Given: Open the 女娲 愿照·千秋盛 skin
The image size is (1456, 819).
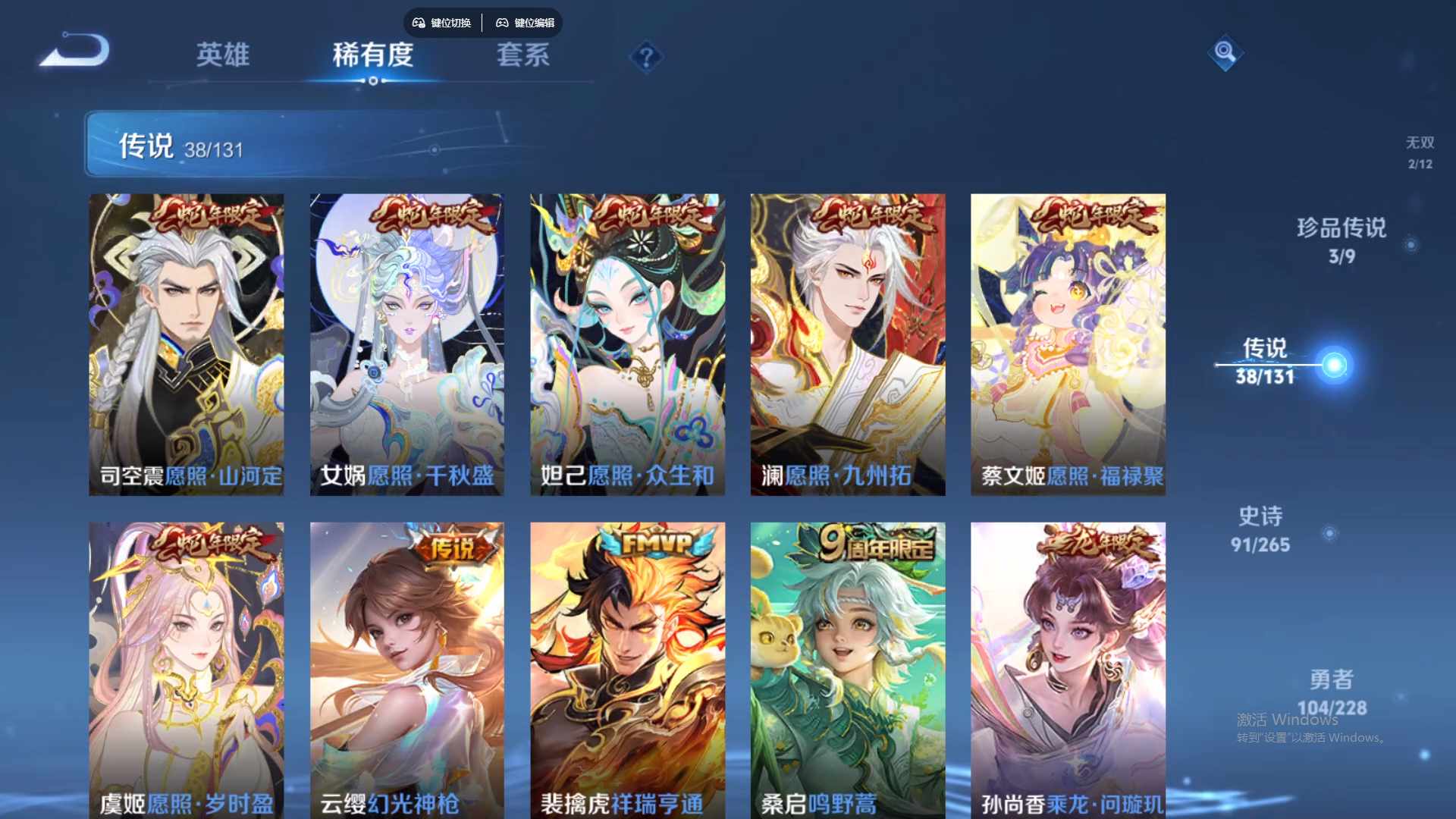Looking at the screenshot, I should (x=406, y=341).
